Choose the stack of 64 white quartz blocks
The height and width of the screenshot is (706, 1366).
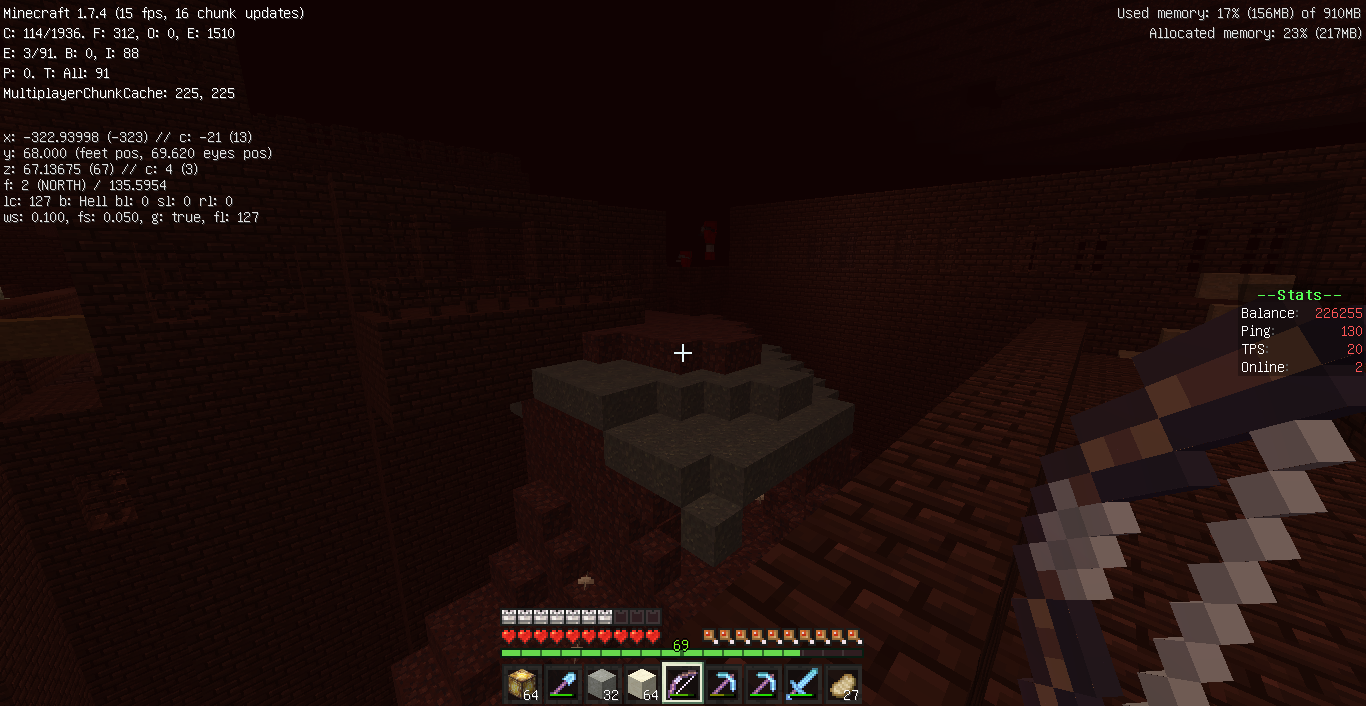point(642,684)
